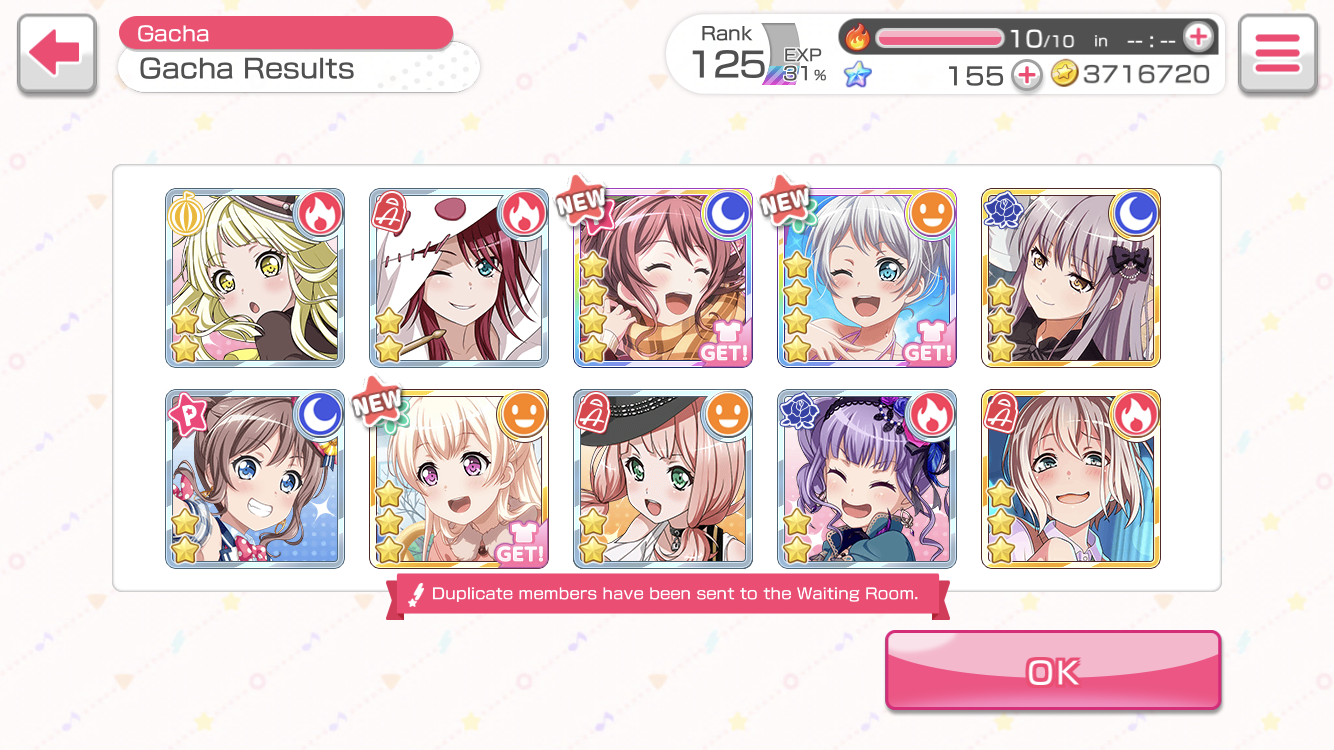Open the blushing short ash-blonde girl card
Viewport: 1334px width, 750px height.
(x=1071, y=479)
